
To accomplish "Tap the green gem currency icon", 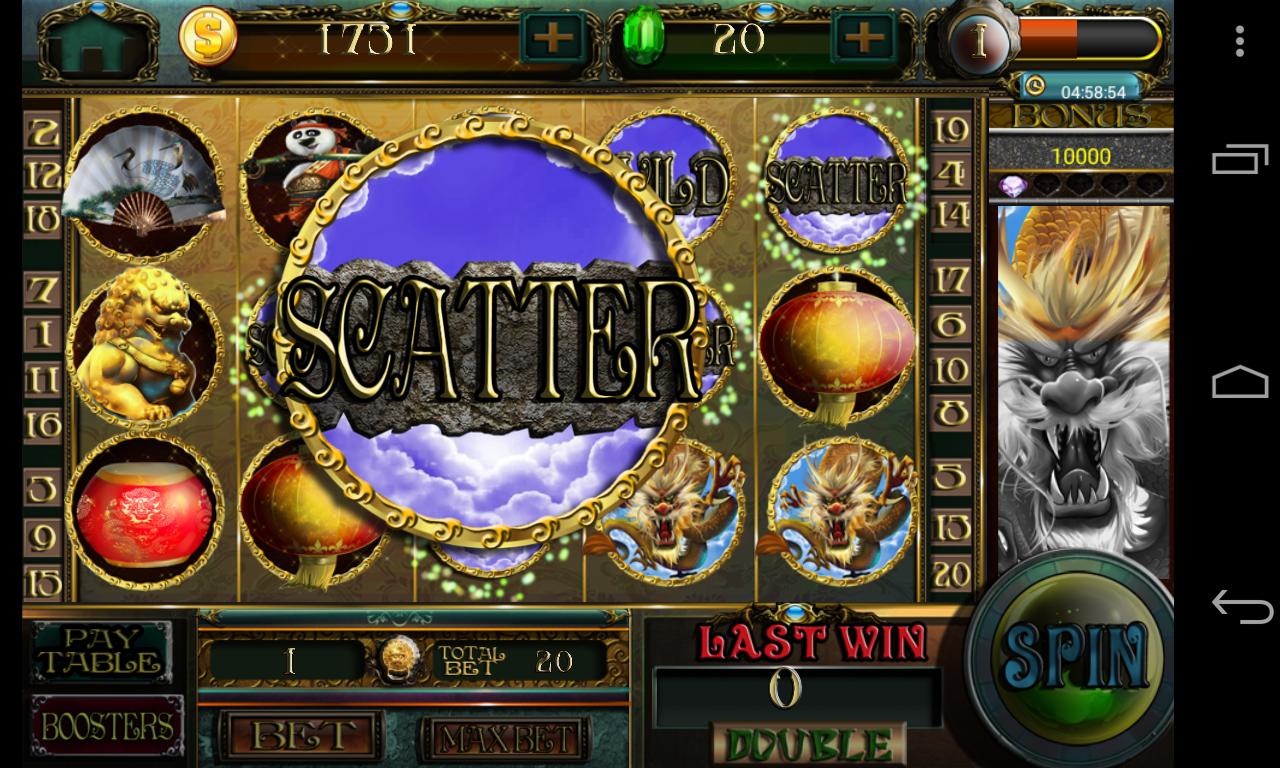I will point(647,40).
